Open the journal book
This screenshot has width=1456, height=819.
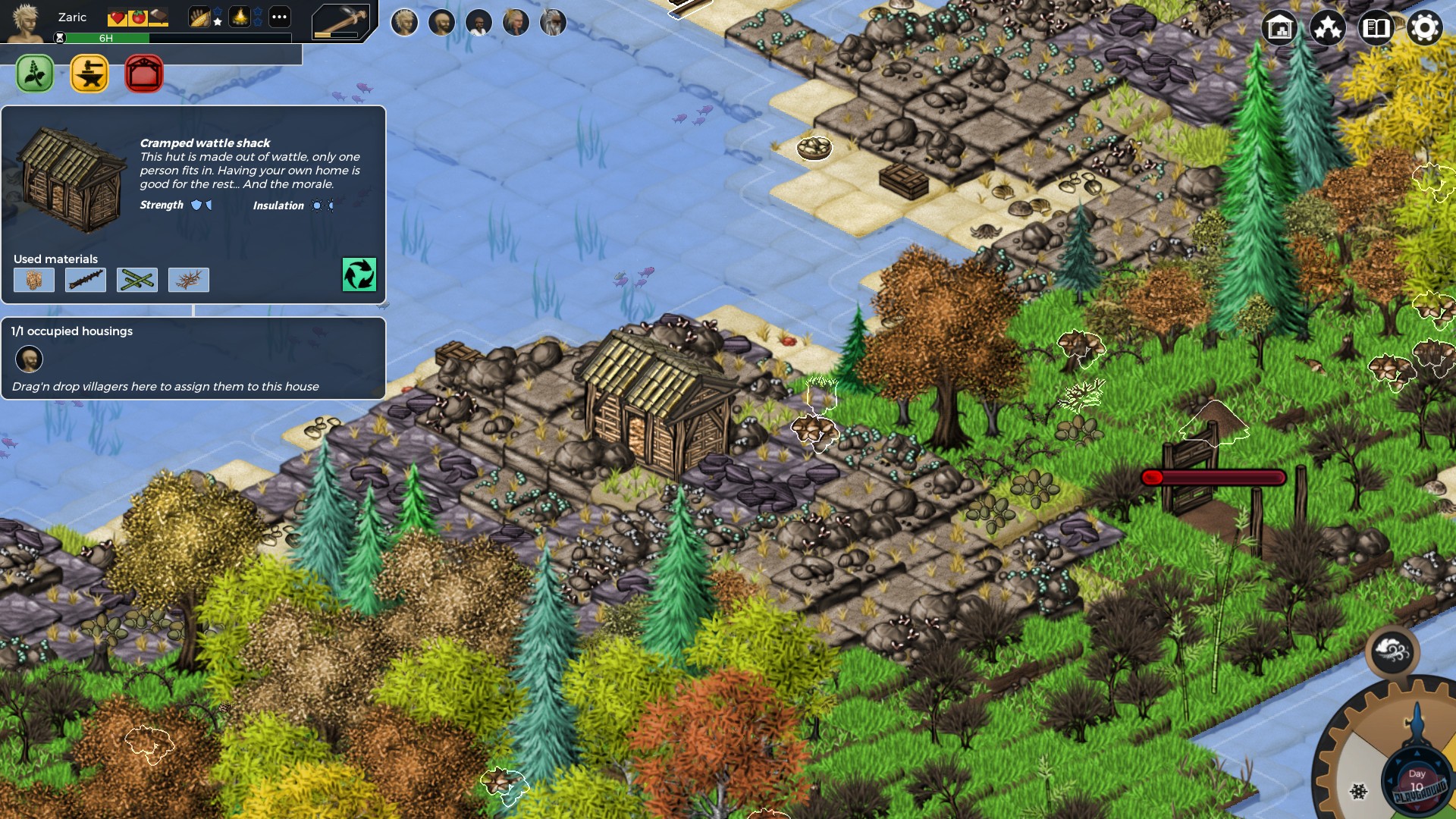(x=1378, y=29)
